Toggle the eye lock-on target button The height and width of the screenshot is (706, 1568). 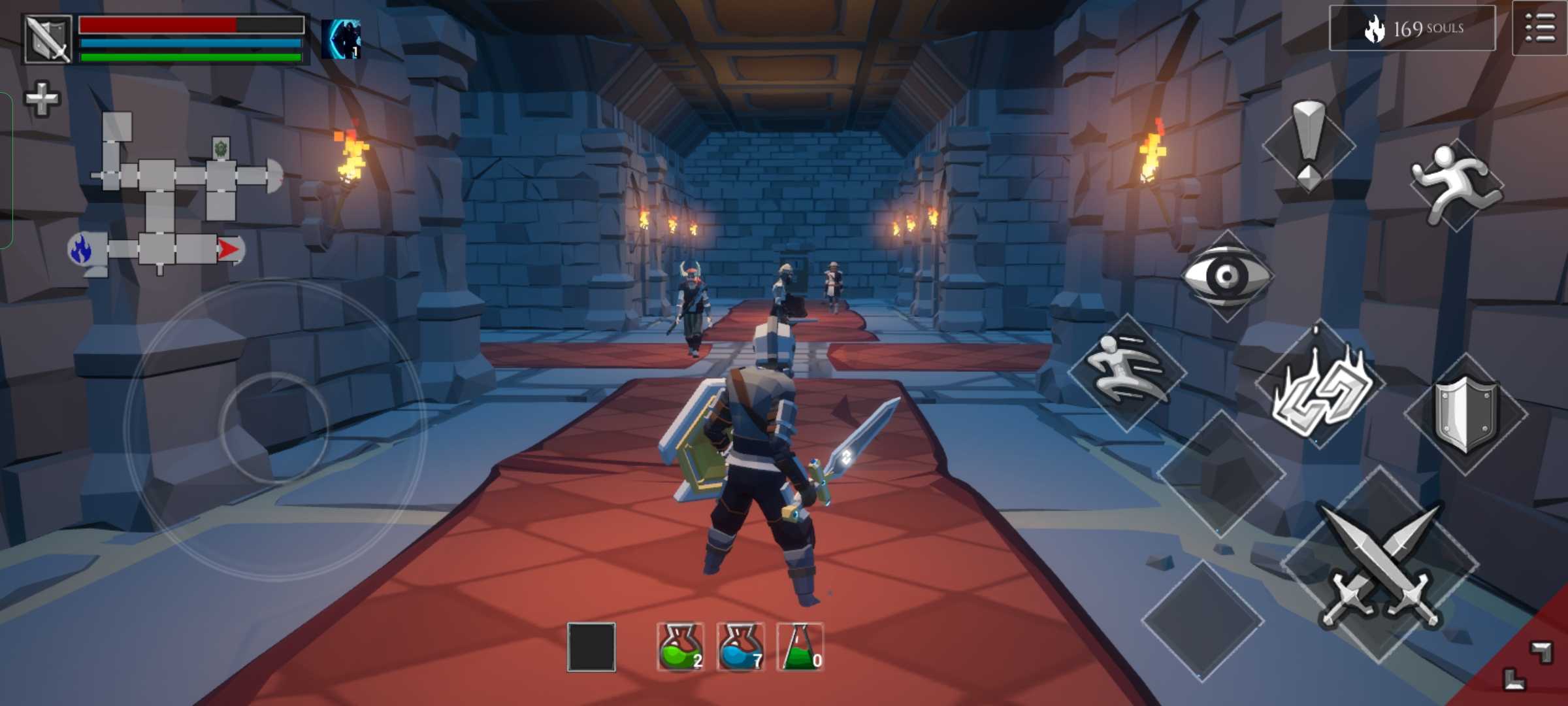[1226, 276]
